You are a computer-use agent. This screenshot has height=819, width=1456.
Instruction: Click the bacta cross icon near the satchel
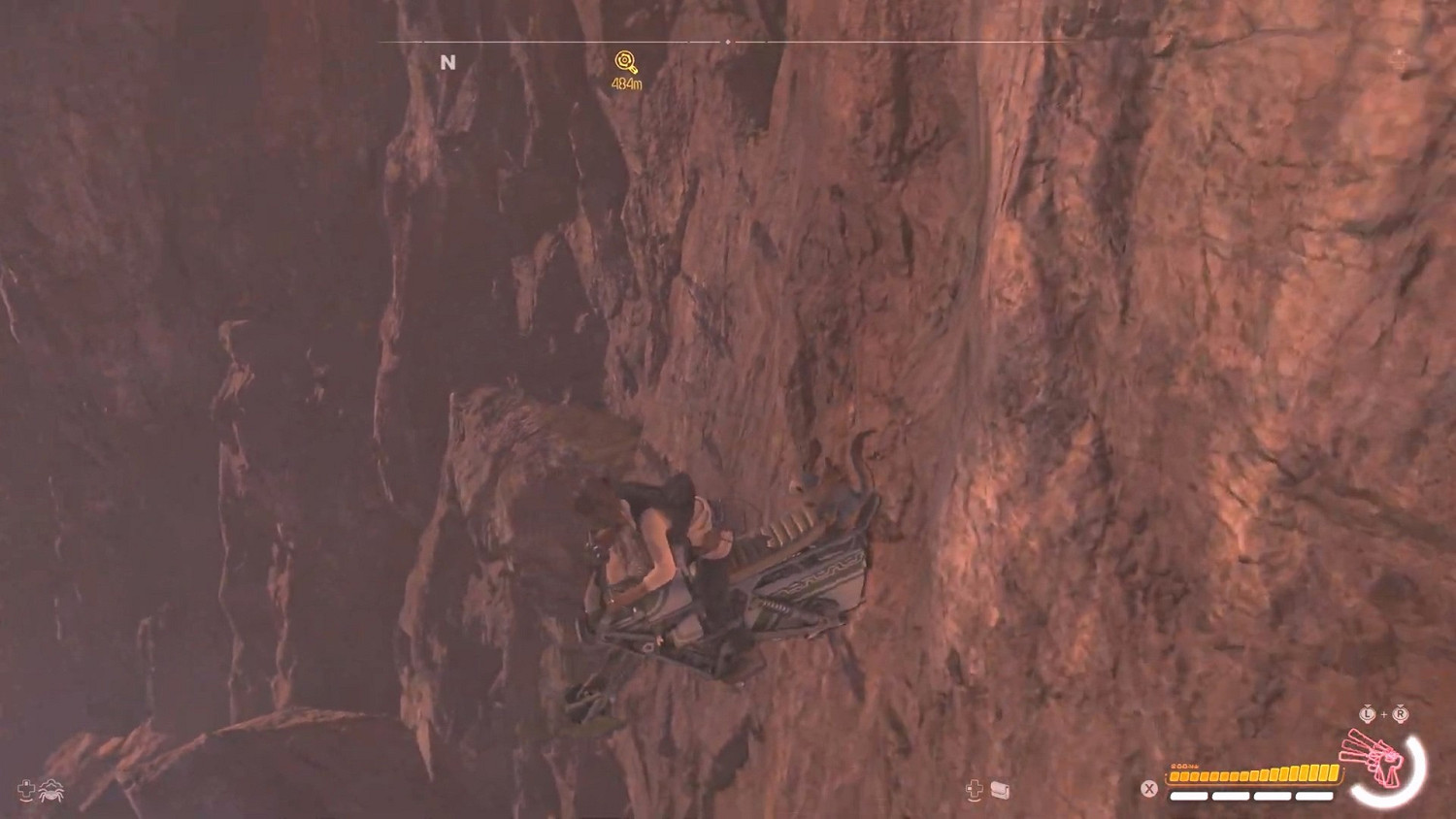coord(974,788)
